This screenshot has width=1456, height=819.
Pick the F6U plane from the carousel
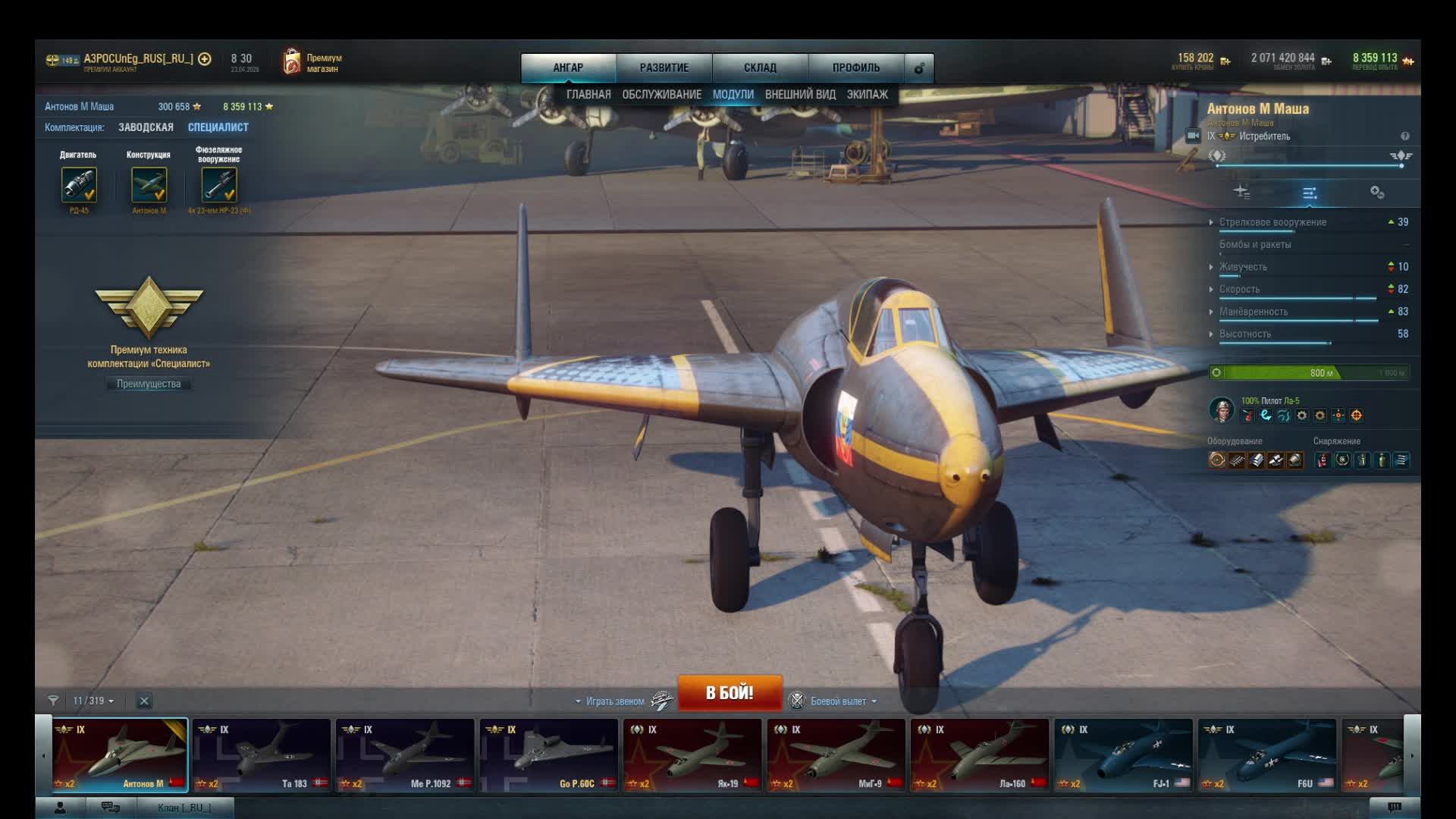[1266, 755]
